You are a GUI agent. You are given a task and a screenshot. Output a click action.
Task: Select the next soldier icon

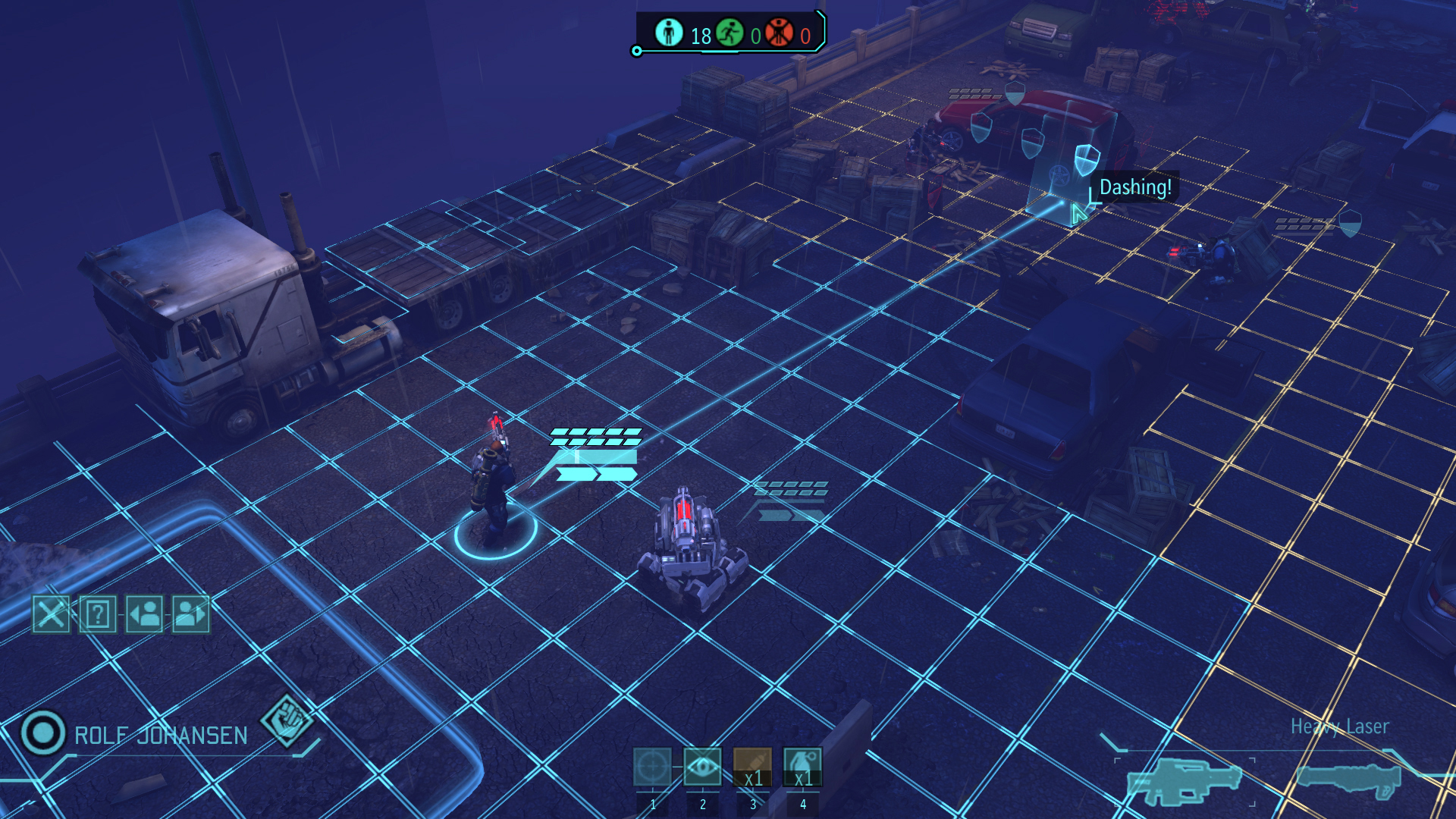coord(191,616)
